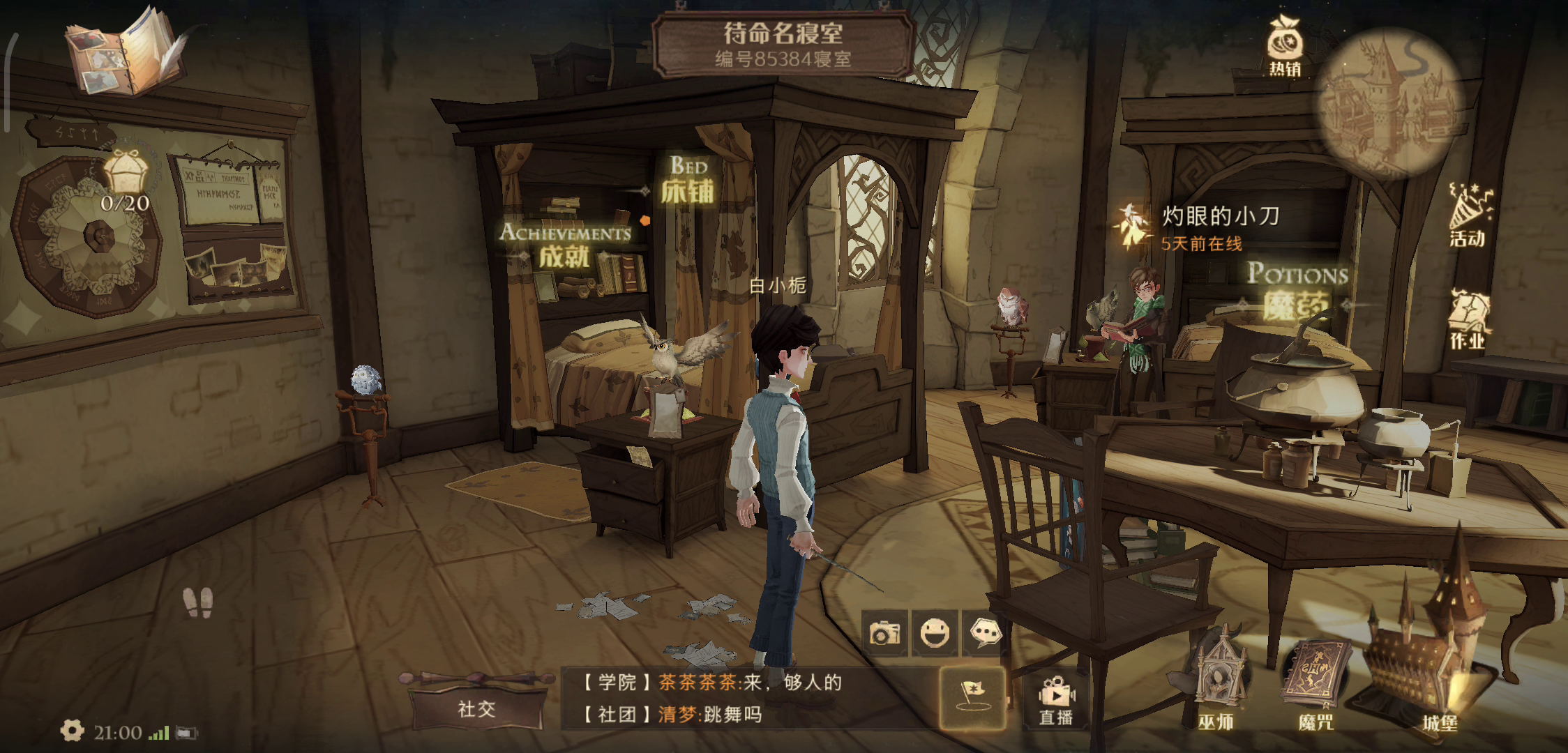Select the 床铺 Bed interaction label
The image size is (1568, 753).
pyautogui.click(x=688, y=181)
